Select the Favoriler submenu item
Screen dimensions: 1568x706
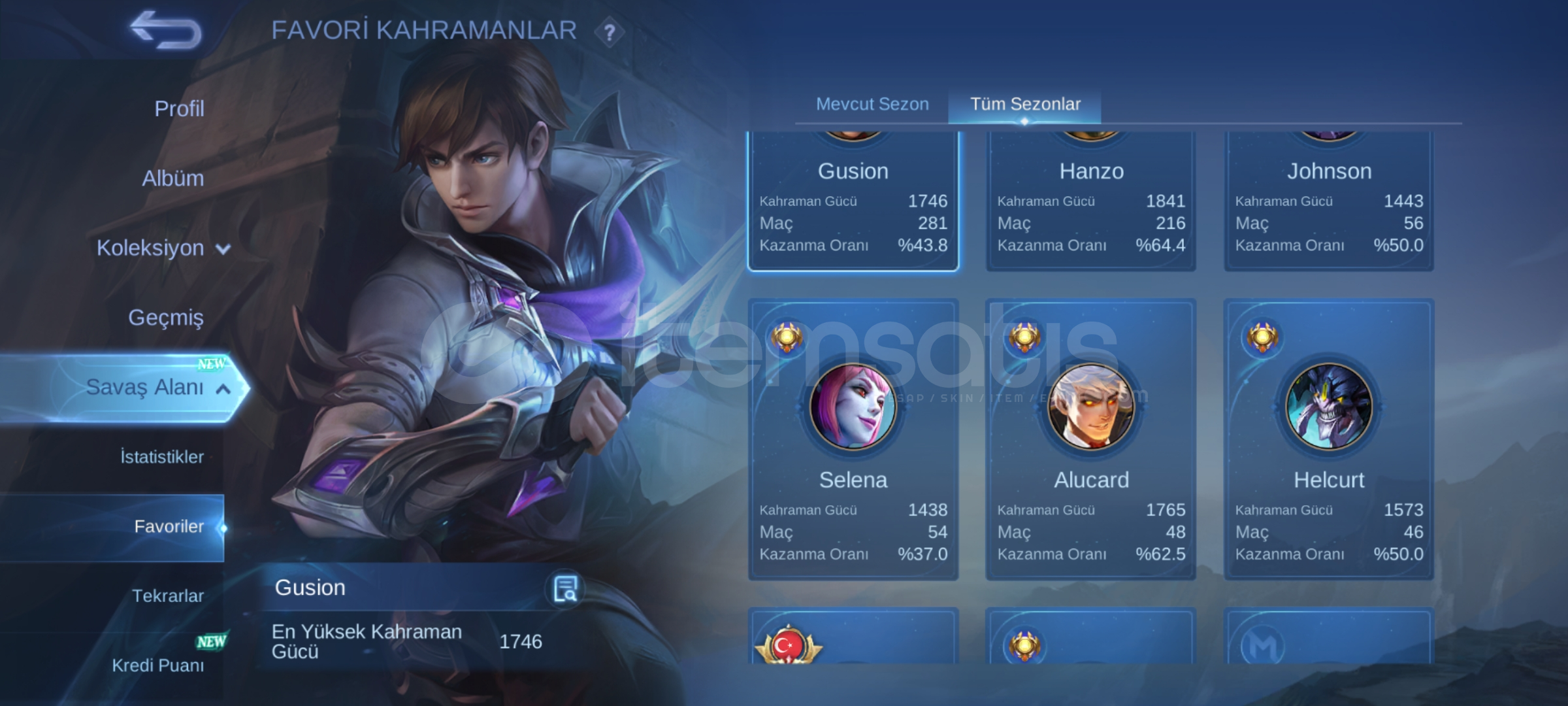click(x=169, y=527)
